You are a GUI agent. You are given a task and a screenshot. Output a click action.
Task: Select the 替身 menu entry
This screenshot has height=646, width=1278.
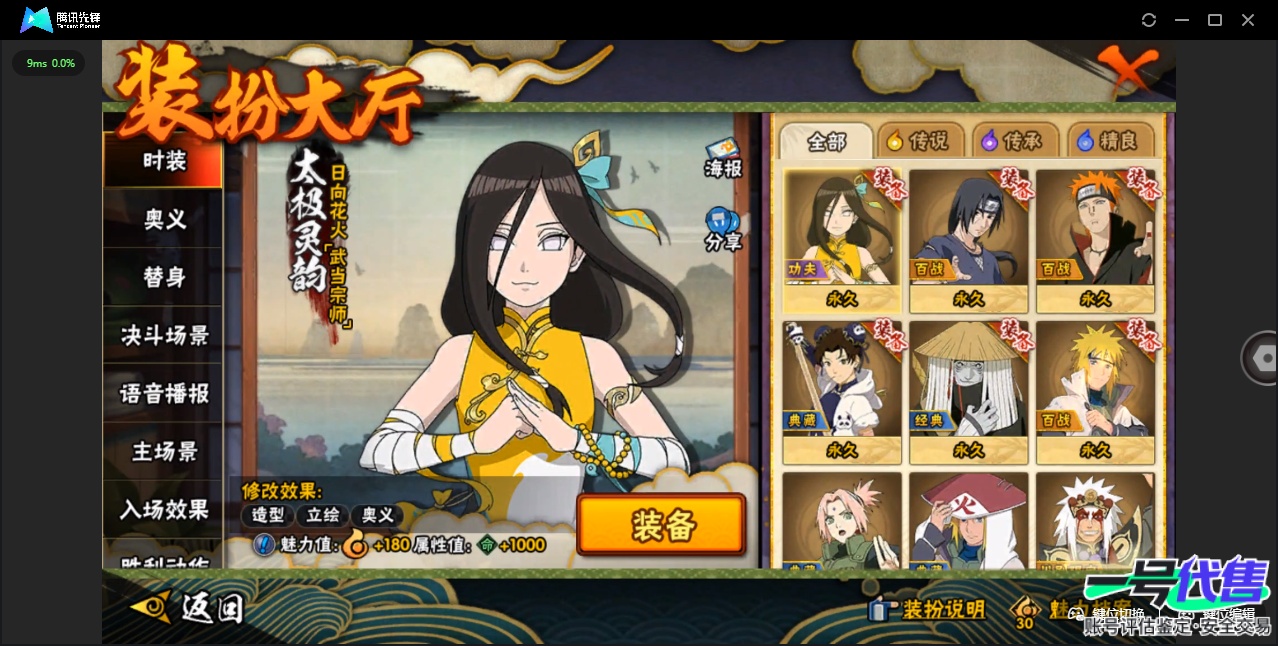pyautogui.click(x=164, y=277)
